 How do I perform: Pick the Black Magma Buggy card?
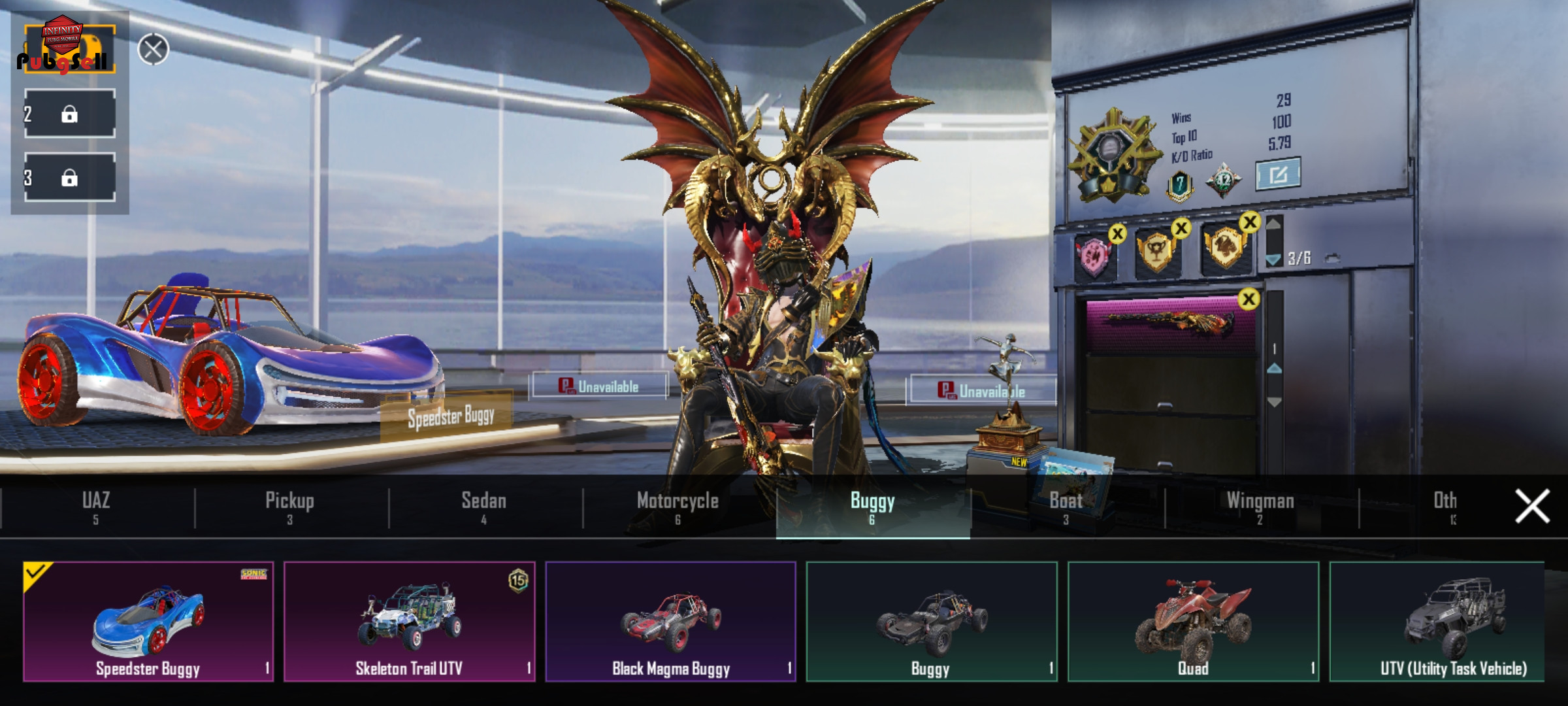coord(671,622)
